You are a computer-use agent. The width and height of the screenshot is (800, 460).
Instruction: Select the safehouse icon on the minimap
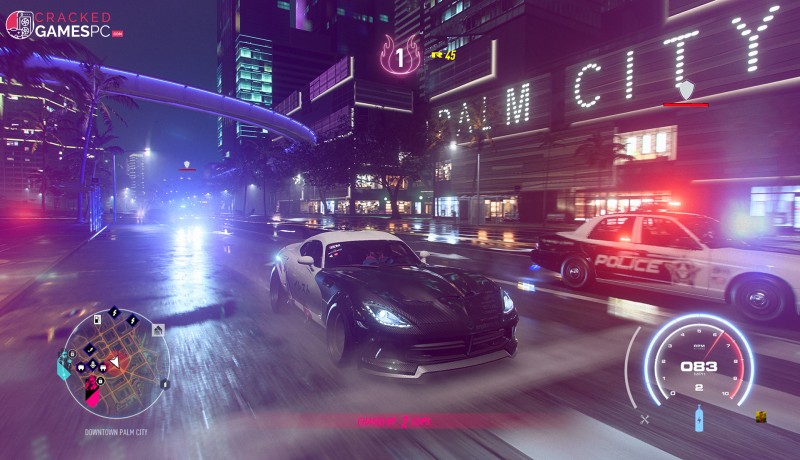(x=158, y=329)
